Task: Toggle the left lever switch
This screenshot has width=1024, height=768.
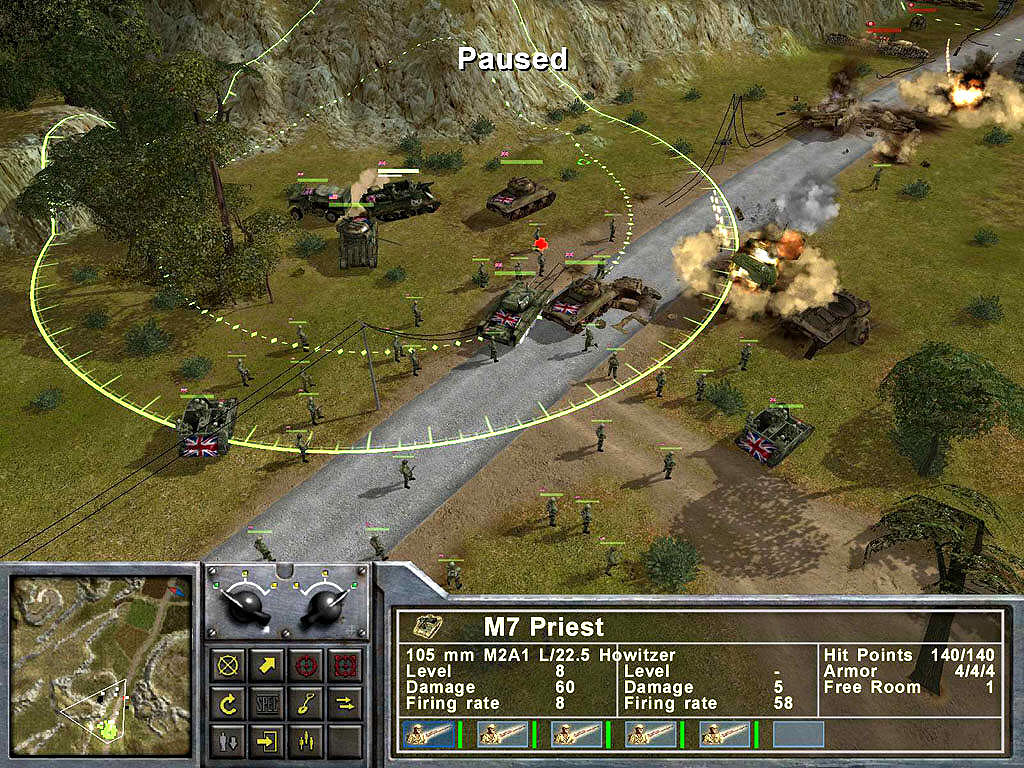Action: click(247, 604)
